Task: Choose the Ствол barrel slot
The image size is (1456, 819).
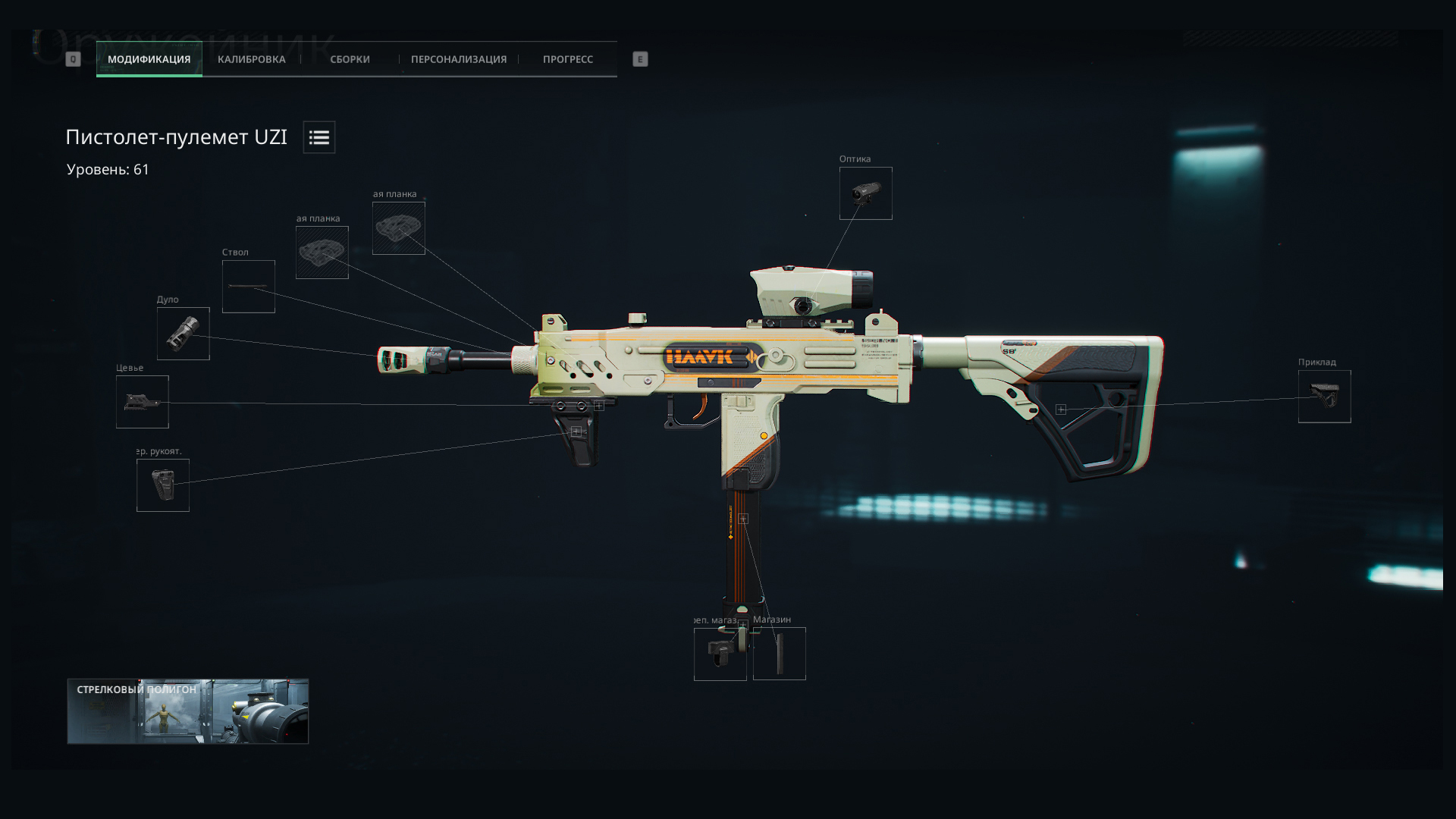Action: (248, 287)
